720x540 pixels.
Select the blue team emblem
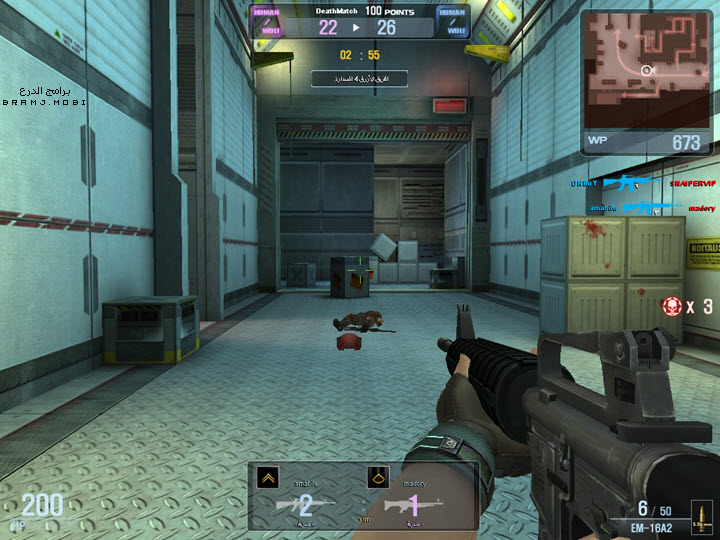(x=455, y=21)
